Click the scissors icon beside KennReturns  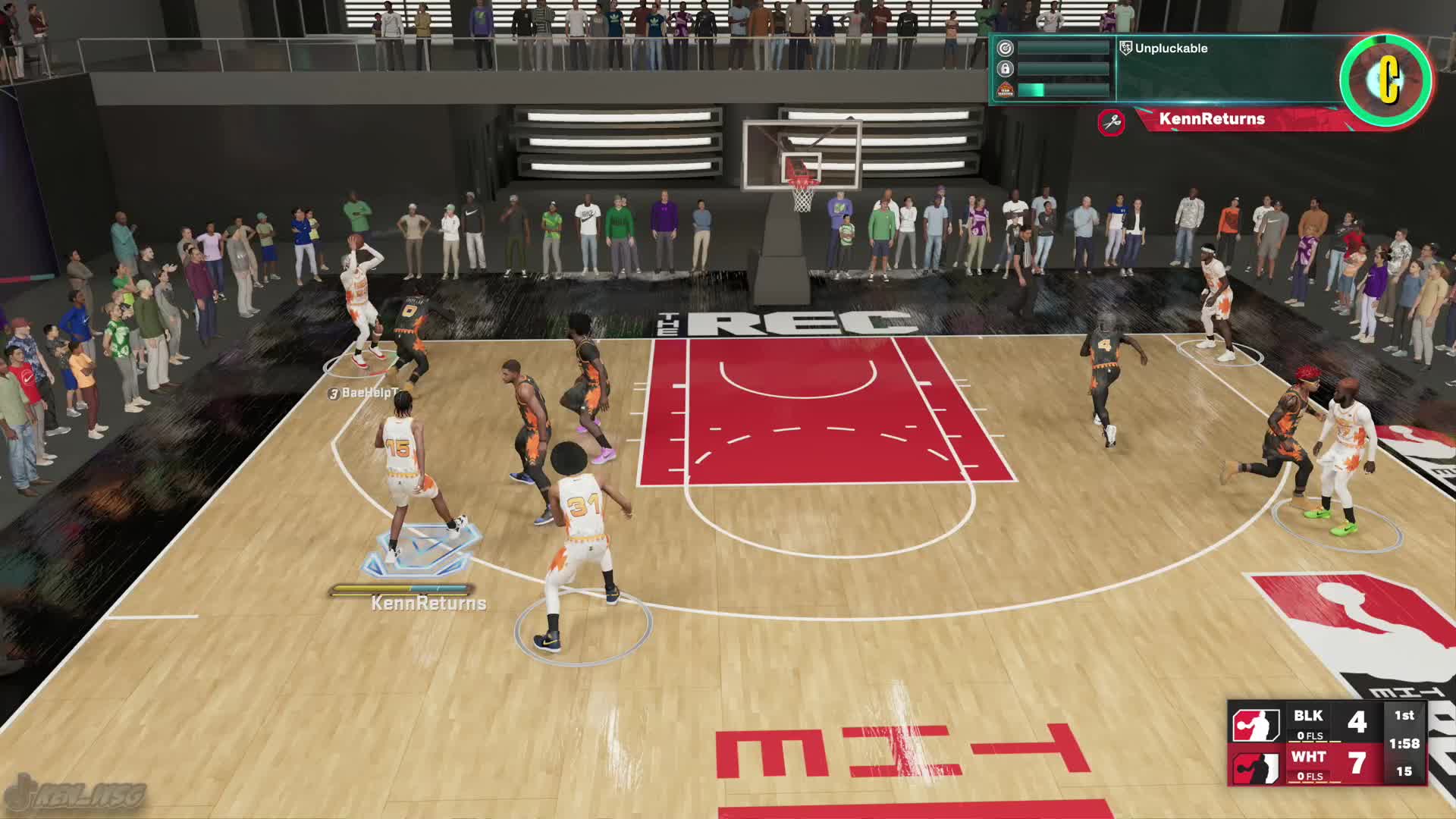1112,121
